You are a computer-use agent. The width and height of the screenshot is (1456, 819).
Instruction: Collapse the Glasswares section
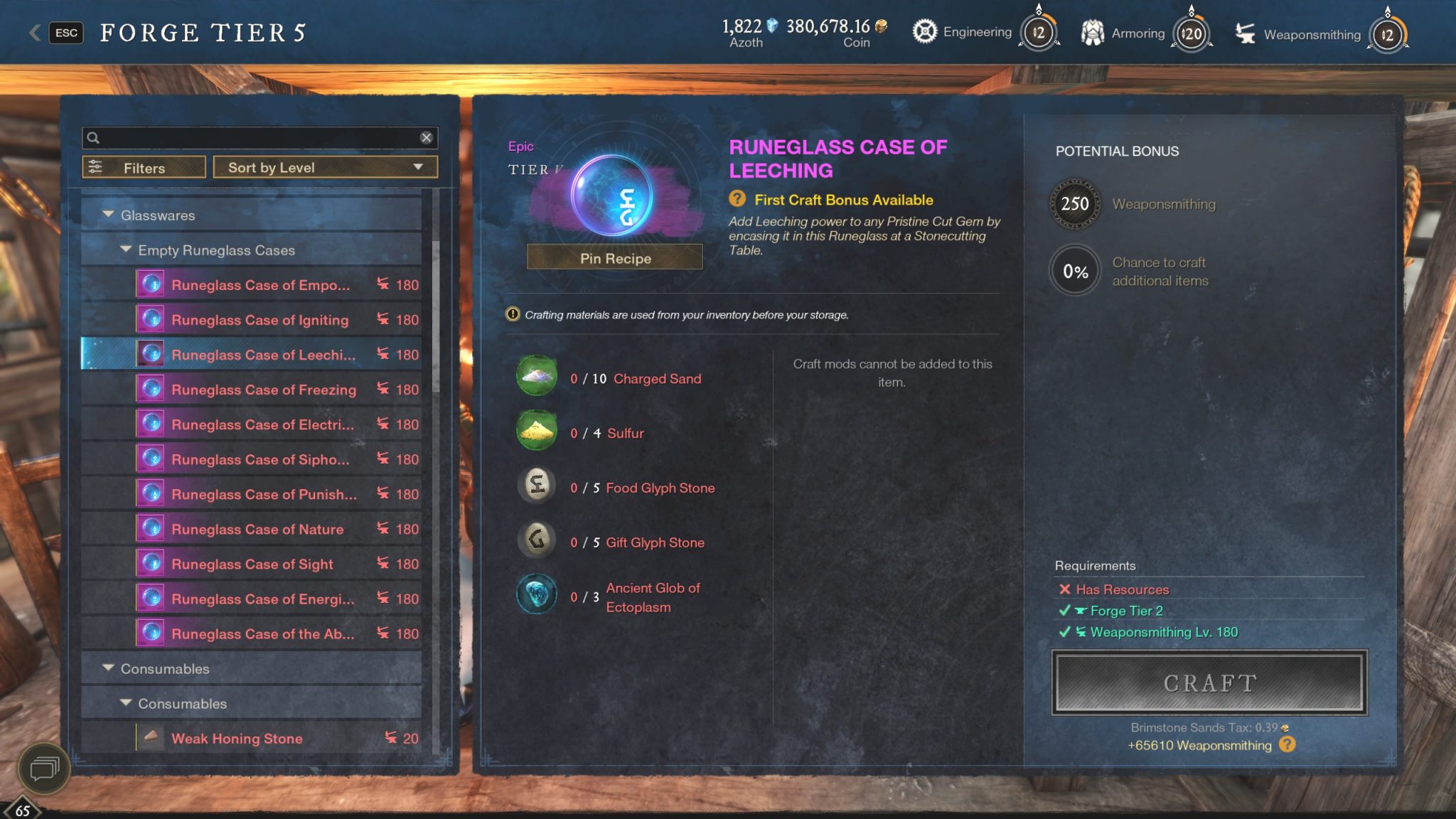pos(108,215)
